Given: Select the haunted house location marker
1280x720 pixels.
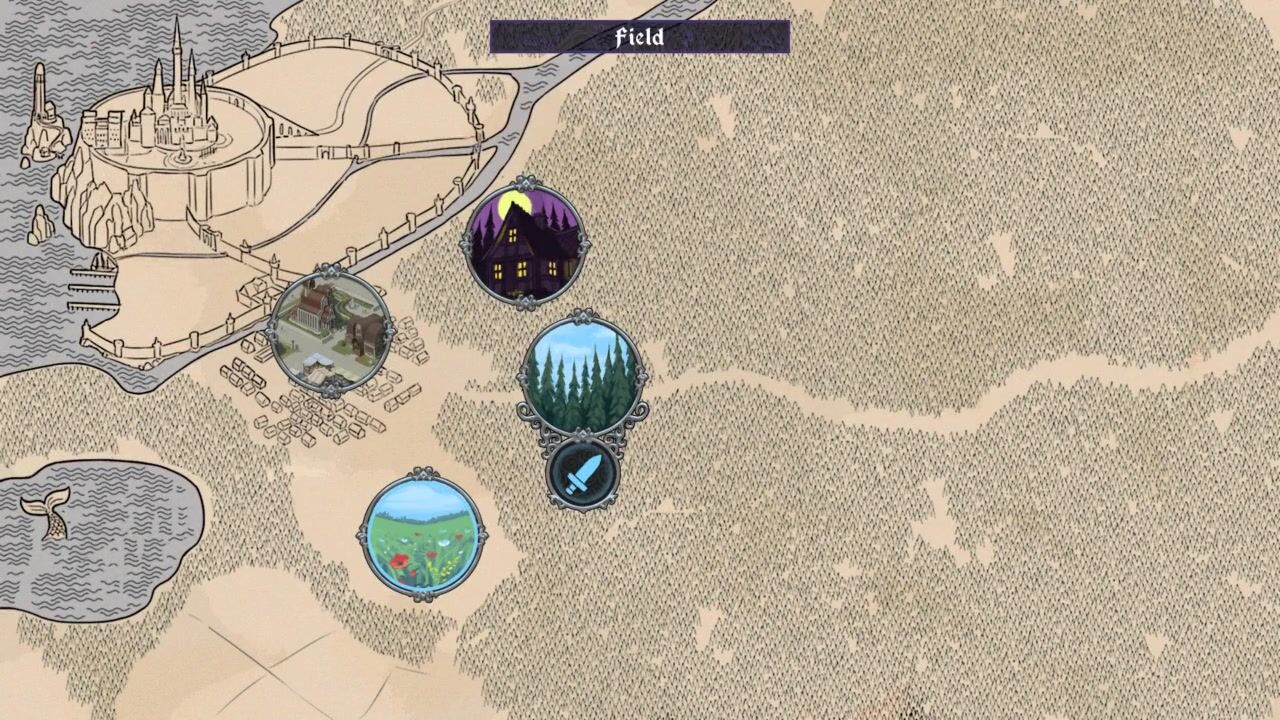Looking at the screenshot, I should (x=524, y=244).
